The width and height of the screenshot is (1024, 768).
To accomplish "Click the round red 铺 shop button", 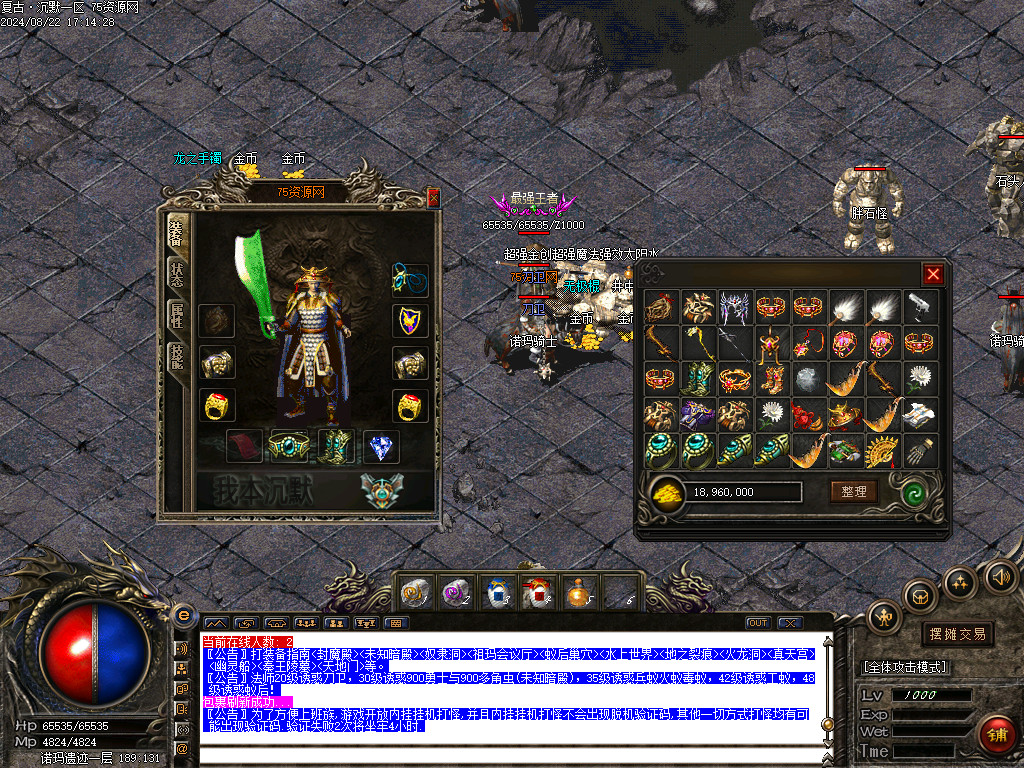I will [996, 735].
